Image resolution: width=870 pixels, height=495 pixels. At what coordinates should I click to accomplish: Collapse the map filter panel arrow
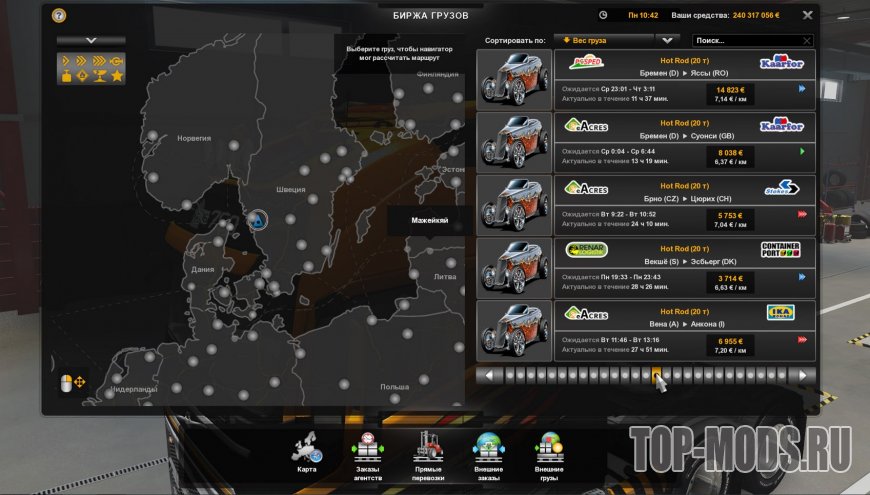pyautogui.click(x=91, y=41)
